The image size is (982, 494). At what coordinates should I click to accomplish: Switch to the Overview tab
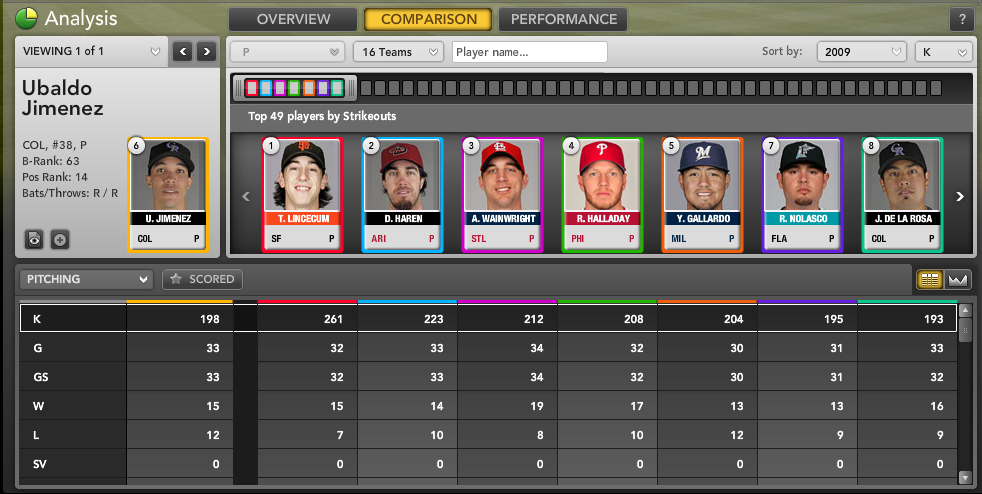pos(292,19)
